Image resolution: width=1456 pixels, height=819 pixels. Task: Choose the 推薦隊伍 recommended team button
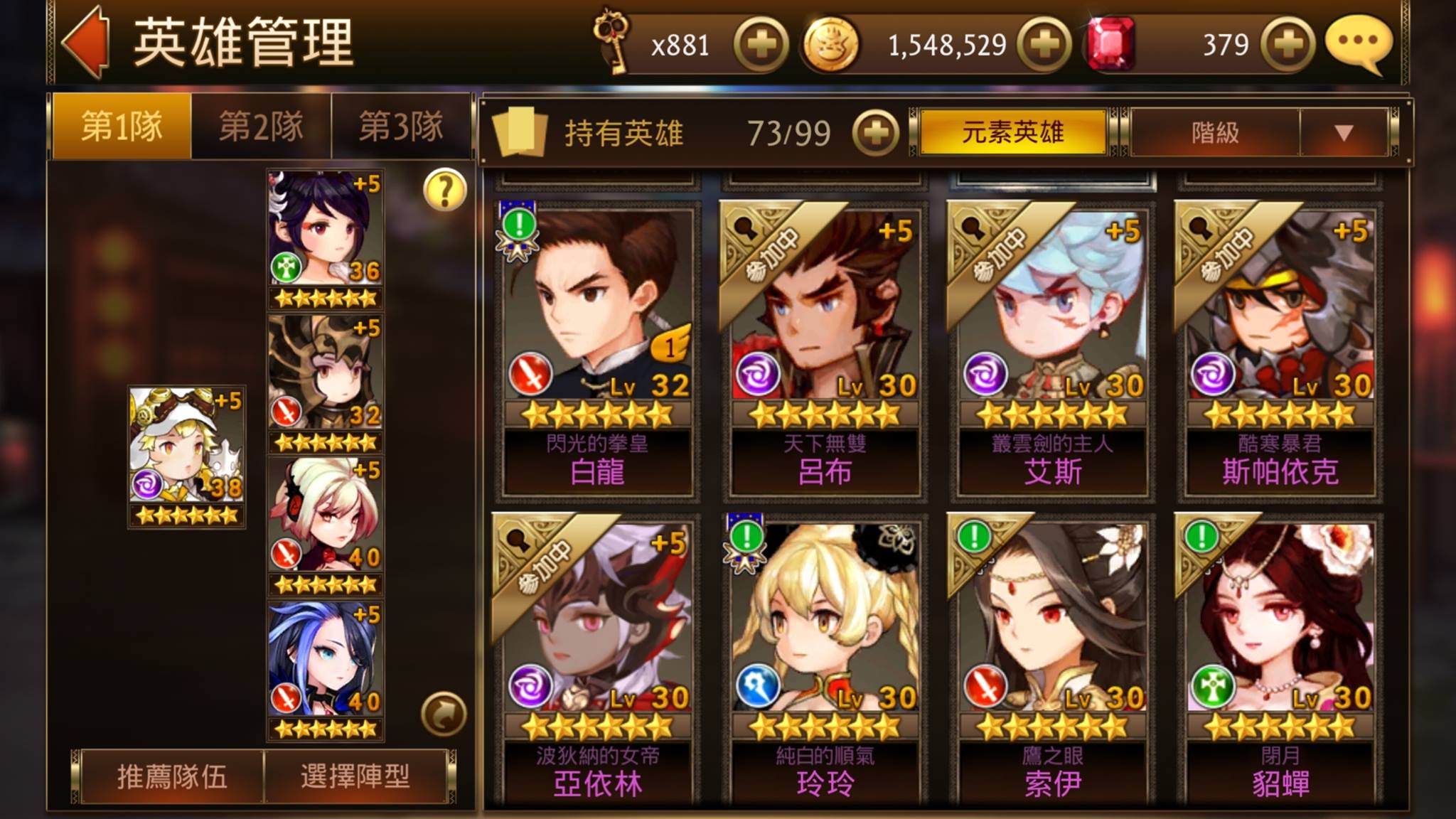pyautogui.click(x=172, y=776)
